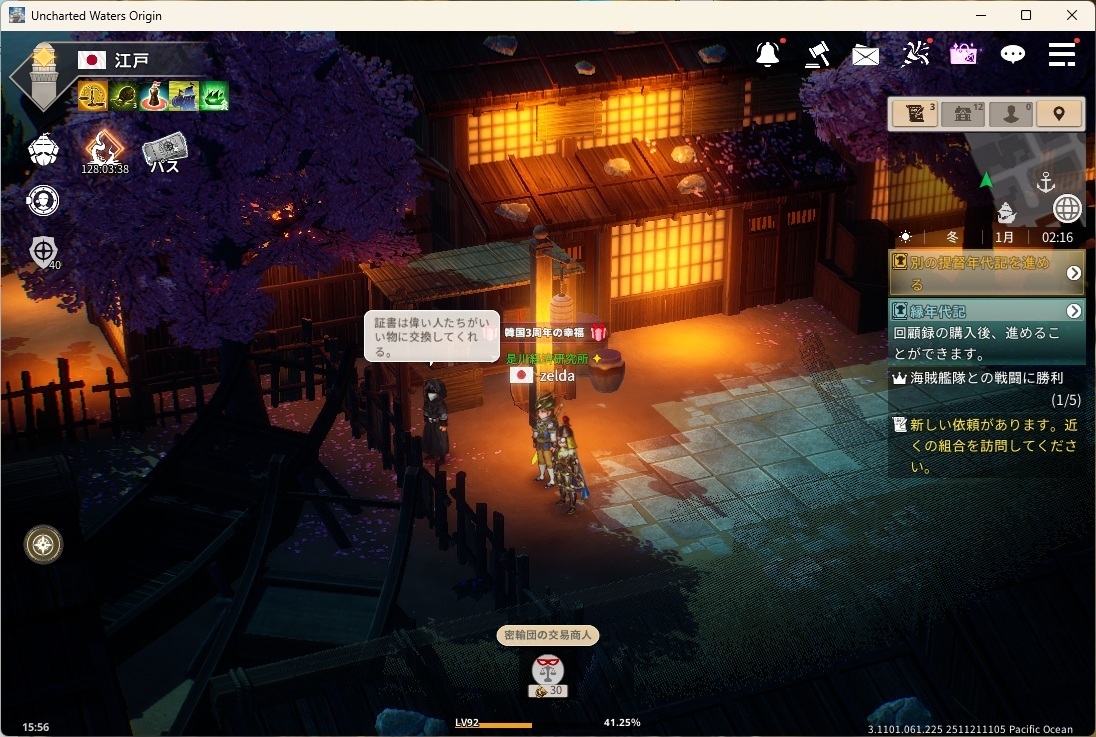Open the auction gavel icon

click(x=817, y=54)
